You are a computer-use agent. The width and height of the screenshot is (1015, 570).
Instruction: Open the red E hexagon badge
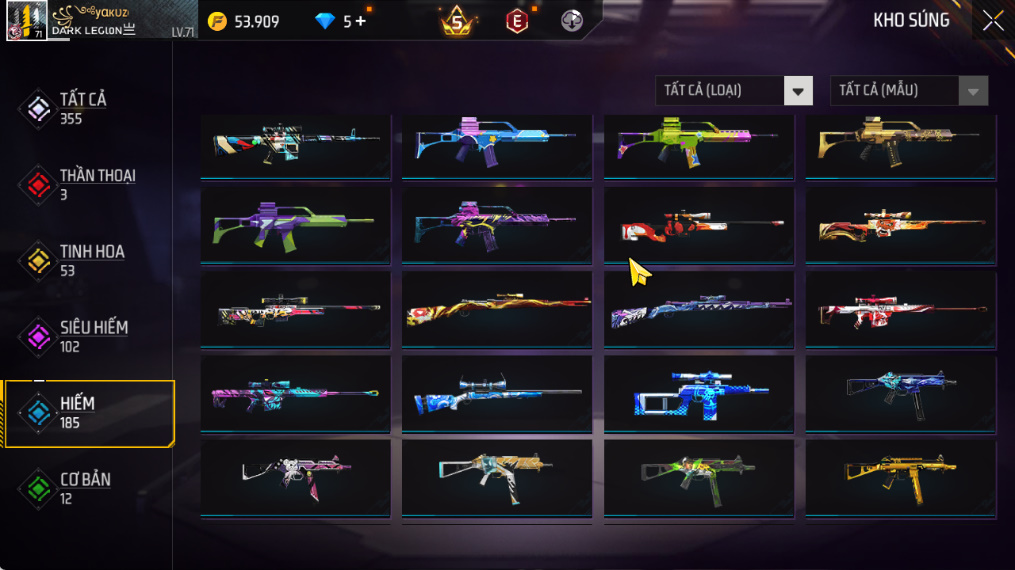point(516,21)
